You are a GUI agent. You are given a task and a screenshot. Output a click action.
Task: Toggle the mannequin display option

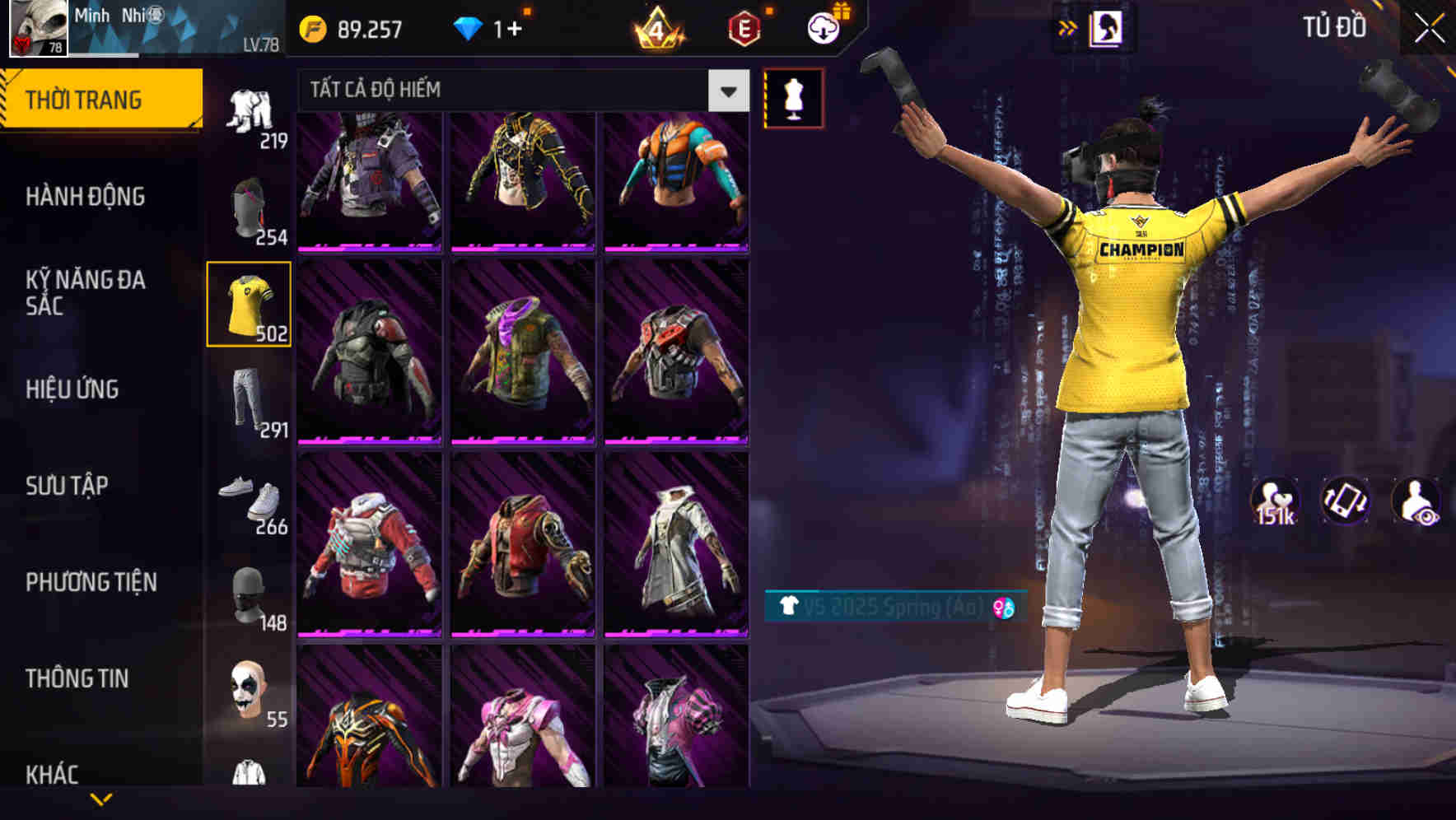(795, 98)
